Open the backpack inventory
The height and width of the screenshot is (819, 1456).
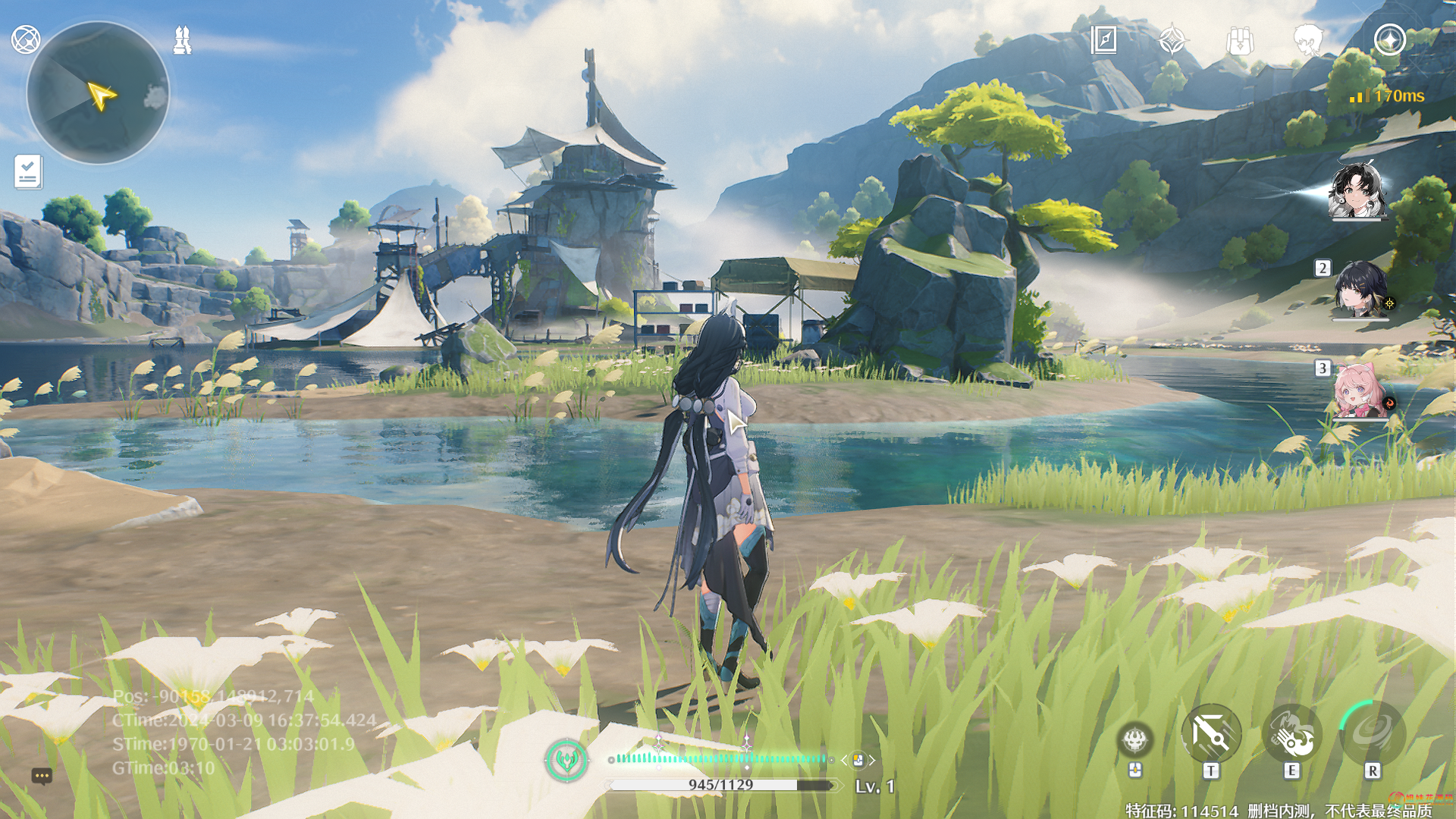(1240, 40)
